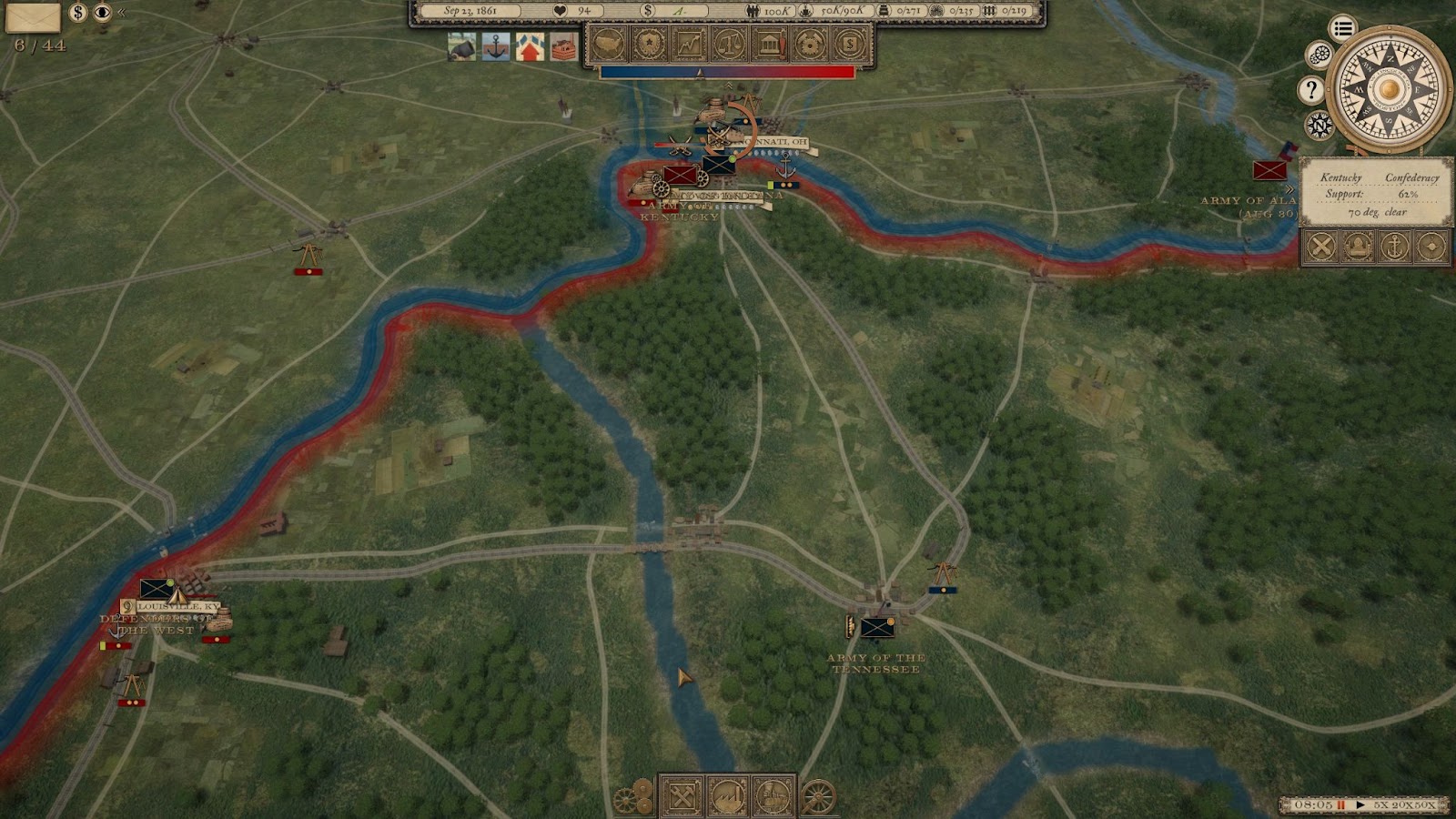Open the star shield panel

[649, 44]
